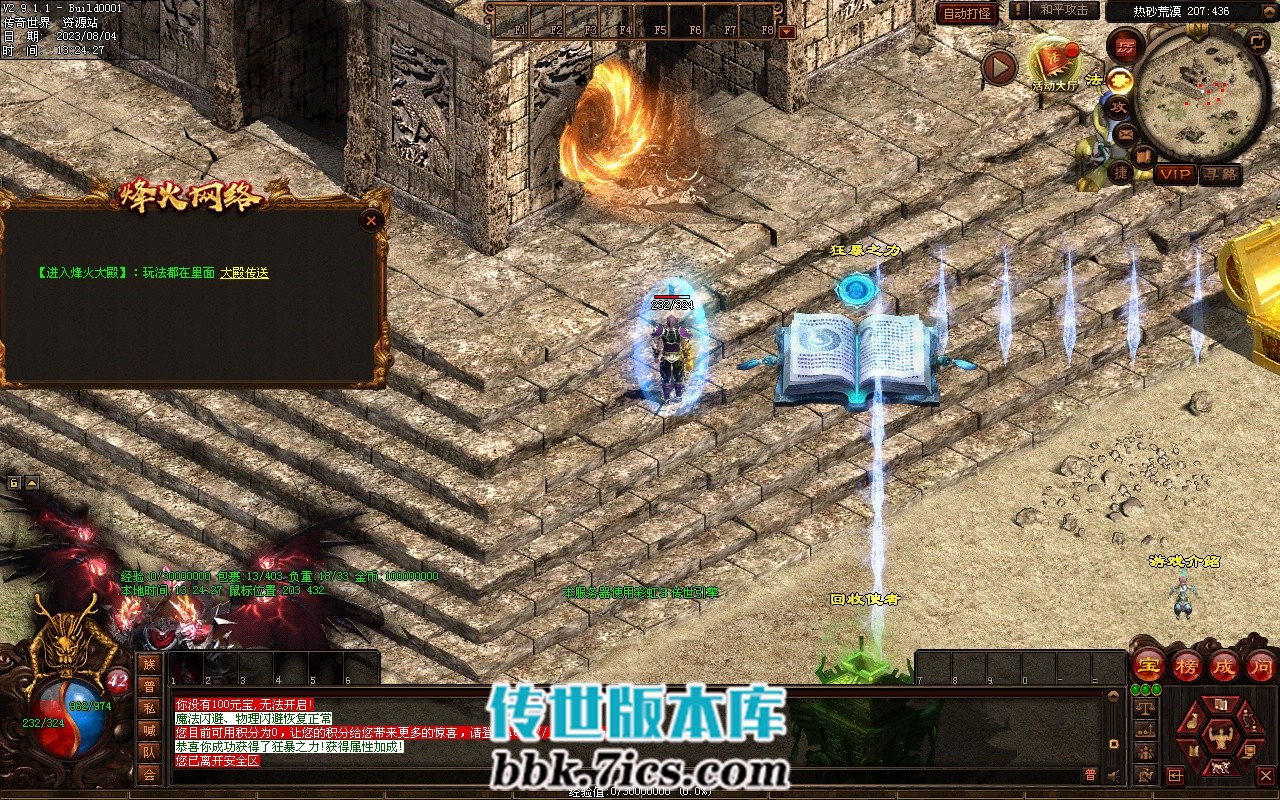Show the 榜 rankings board

click(x=1187, y=665)
